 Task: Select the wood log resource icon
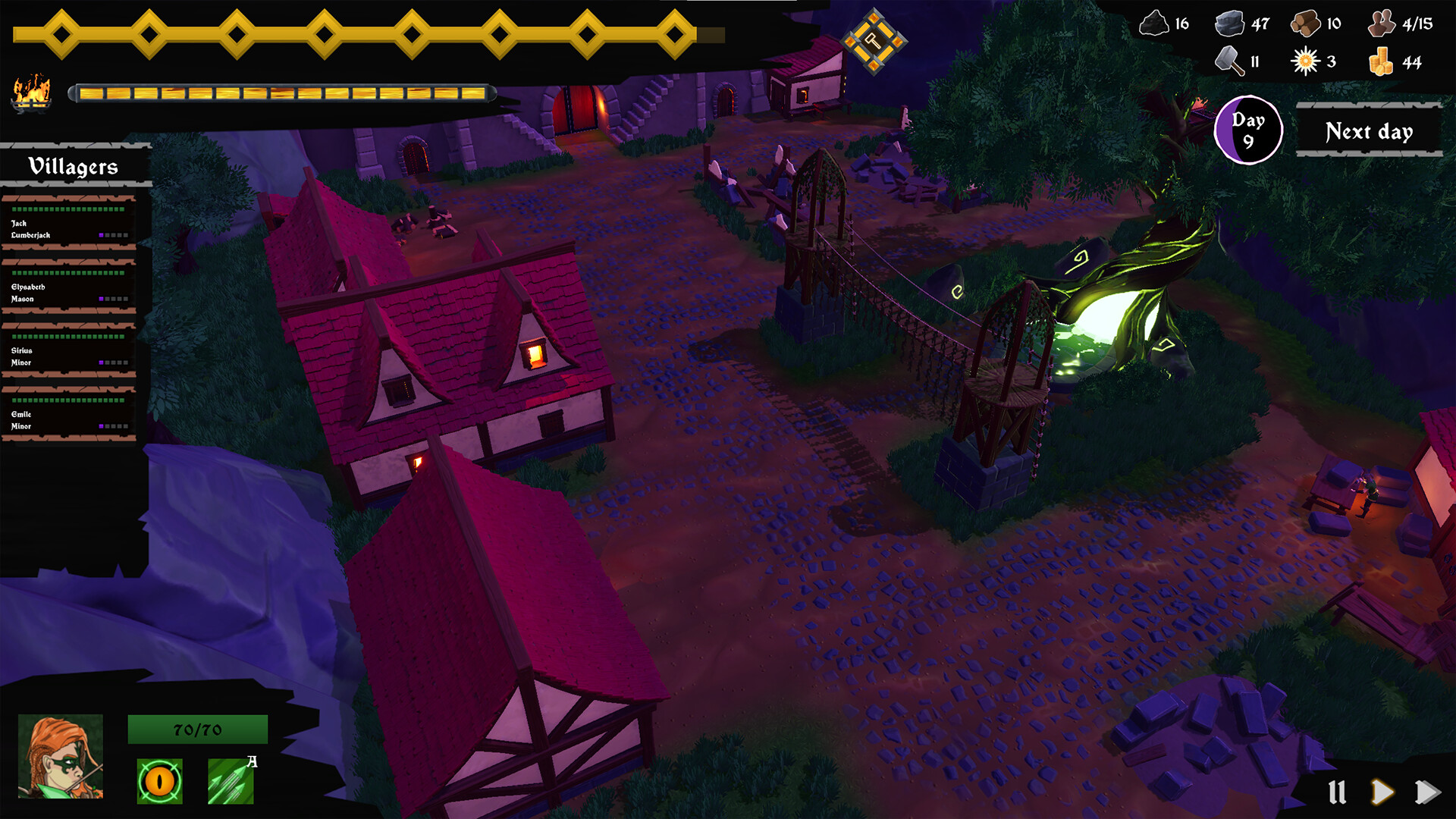tap(1307, 24)
